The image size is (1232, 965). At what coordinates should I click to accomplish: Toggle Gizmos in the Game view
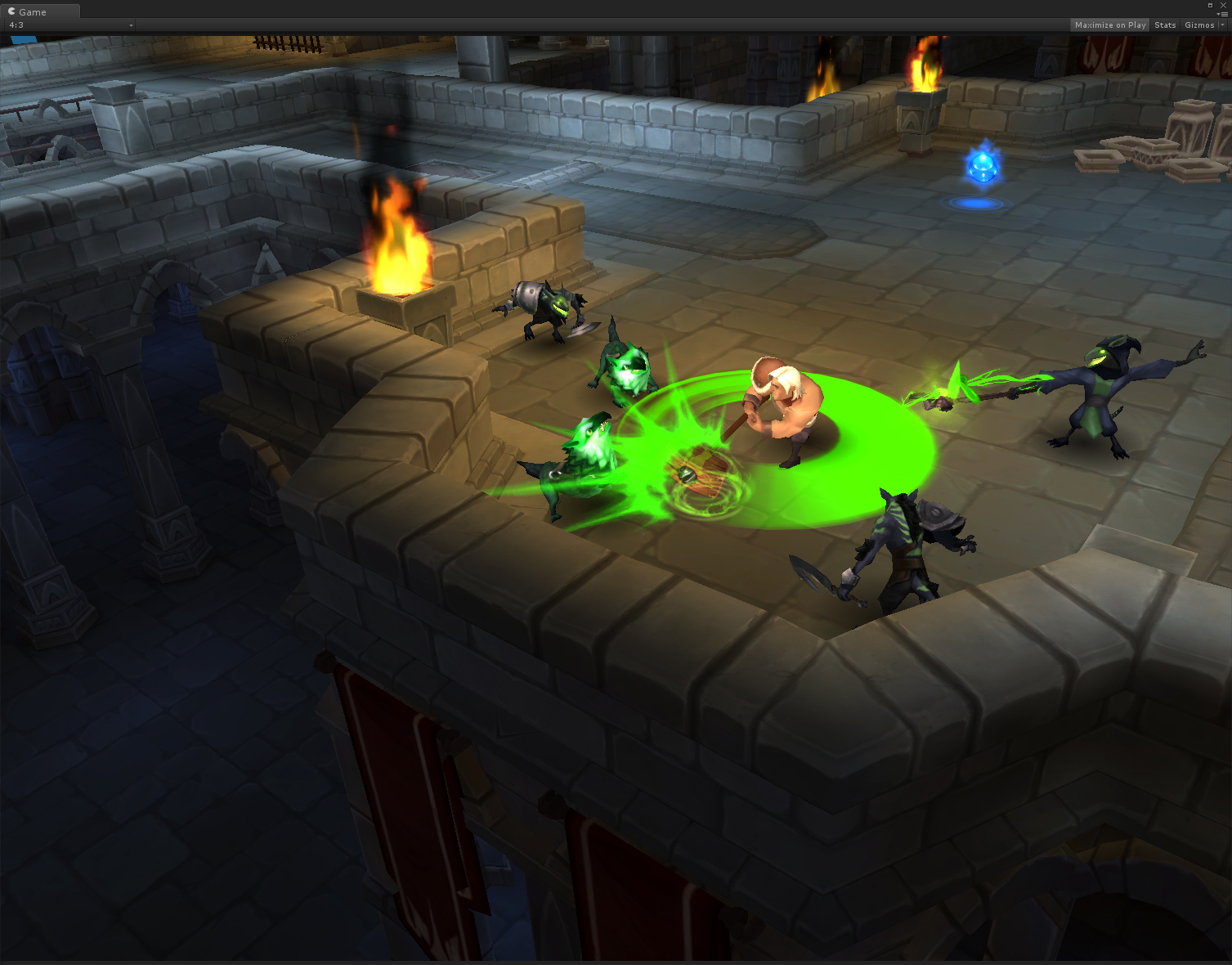tap(1198, 25)
